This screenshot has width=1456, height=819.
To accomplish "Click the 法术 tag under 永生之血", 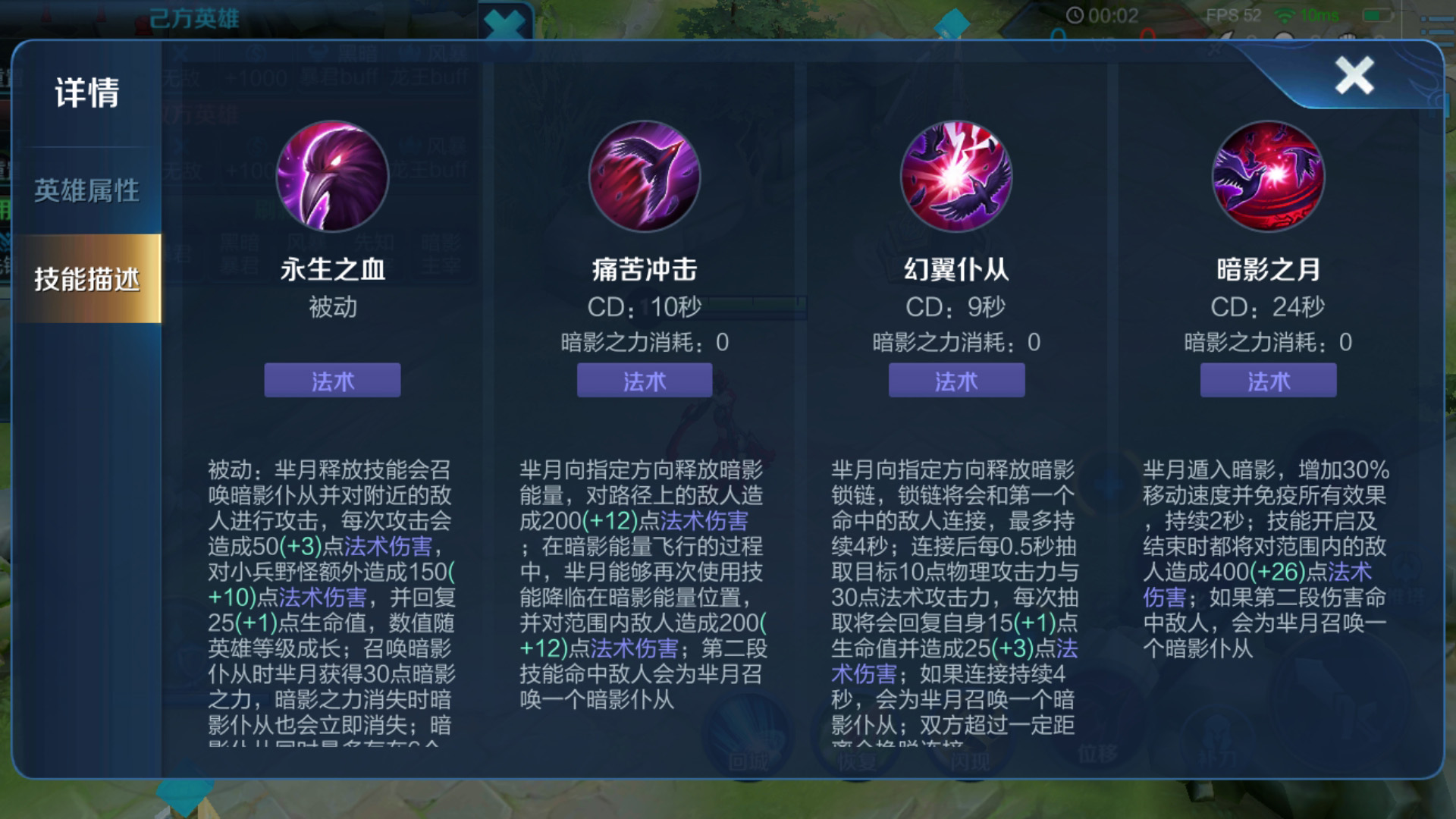I will (x=331, y=381).
